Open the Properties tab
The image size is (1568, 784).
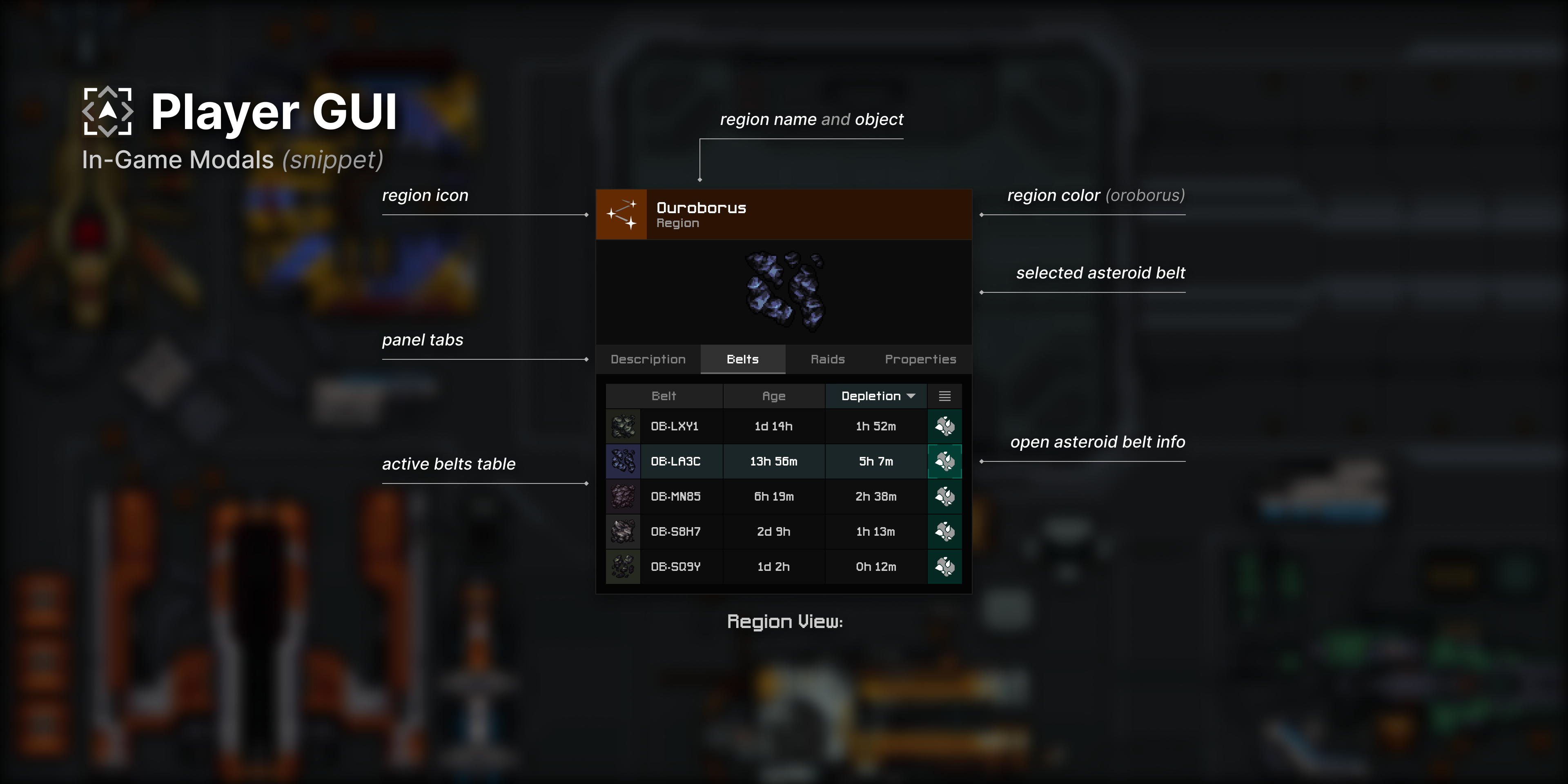[x=920, y=359]
